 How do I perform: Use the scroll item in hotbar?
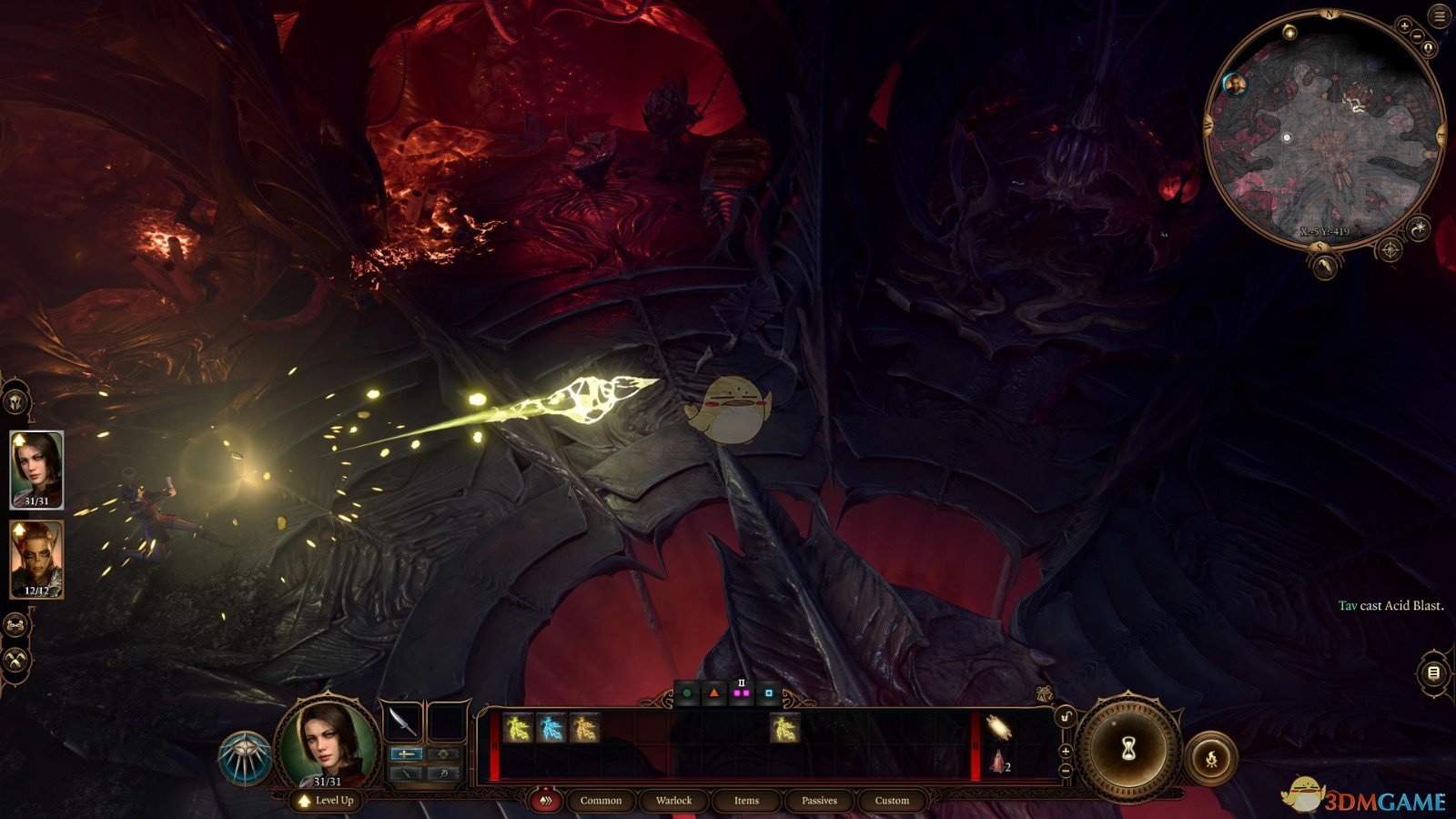(x=998, y=728)
